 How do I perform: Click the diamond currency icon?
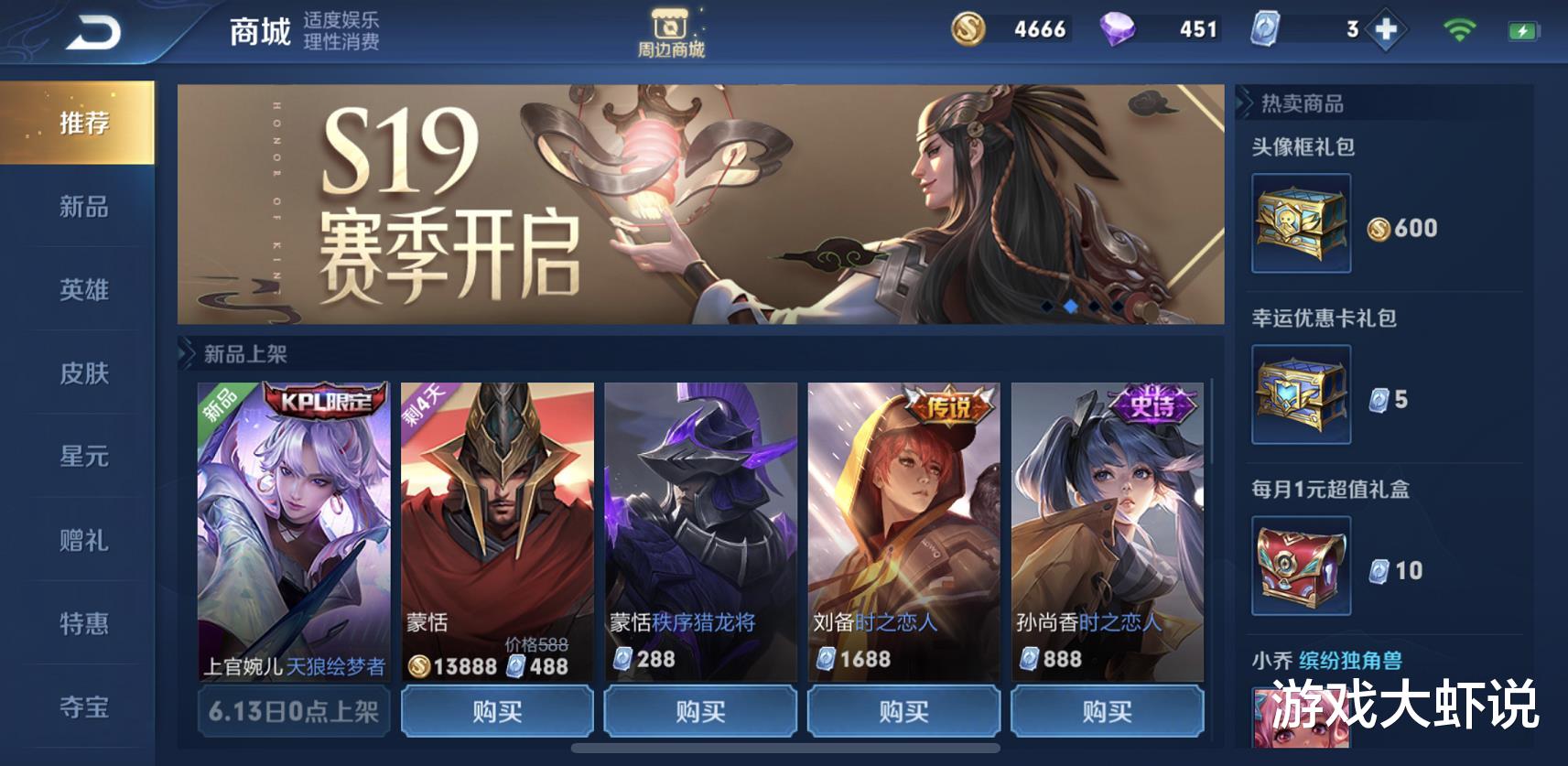click(x=1118, y=30)
